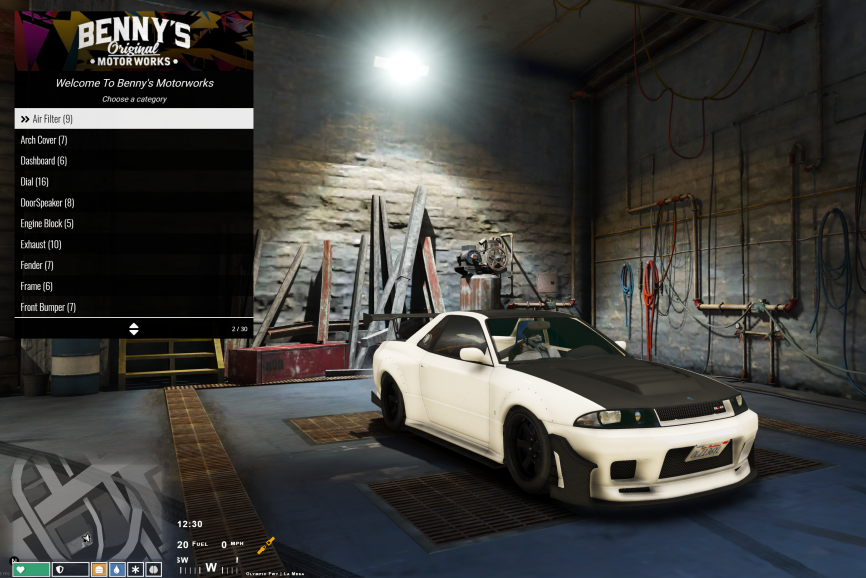Select the DoorSpeaker category
Screen dimensions: 866x578
pyautogui.click(x=133, y=203)
